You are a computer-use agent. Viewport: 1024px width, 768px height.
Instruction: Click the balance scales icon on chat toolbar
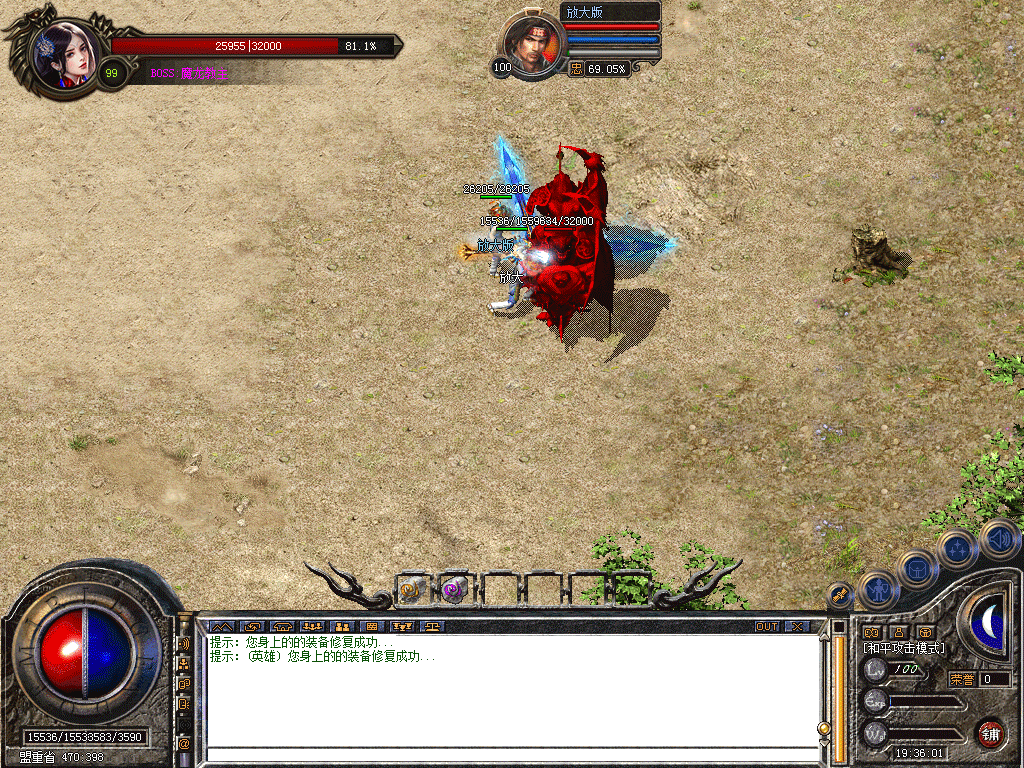click(x=433, y=627)
